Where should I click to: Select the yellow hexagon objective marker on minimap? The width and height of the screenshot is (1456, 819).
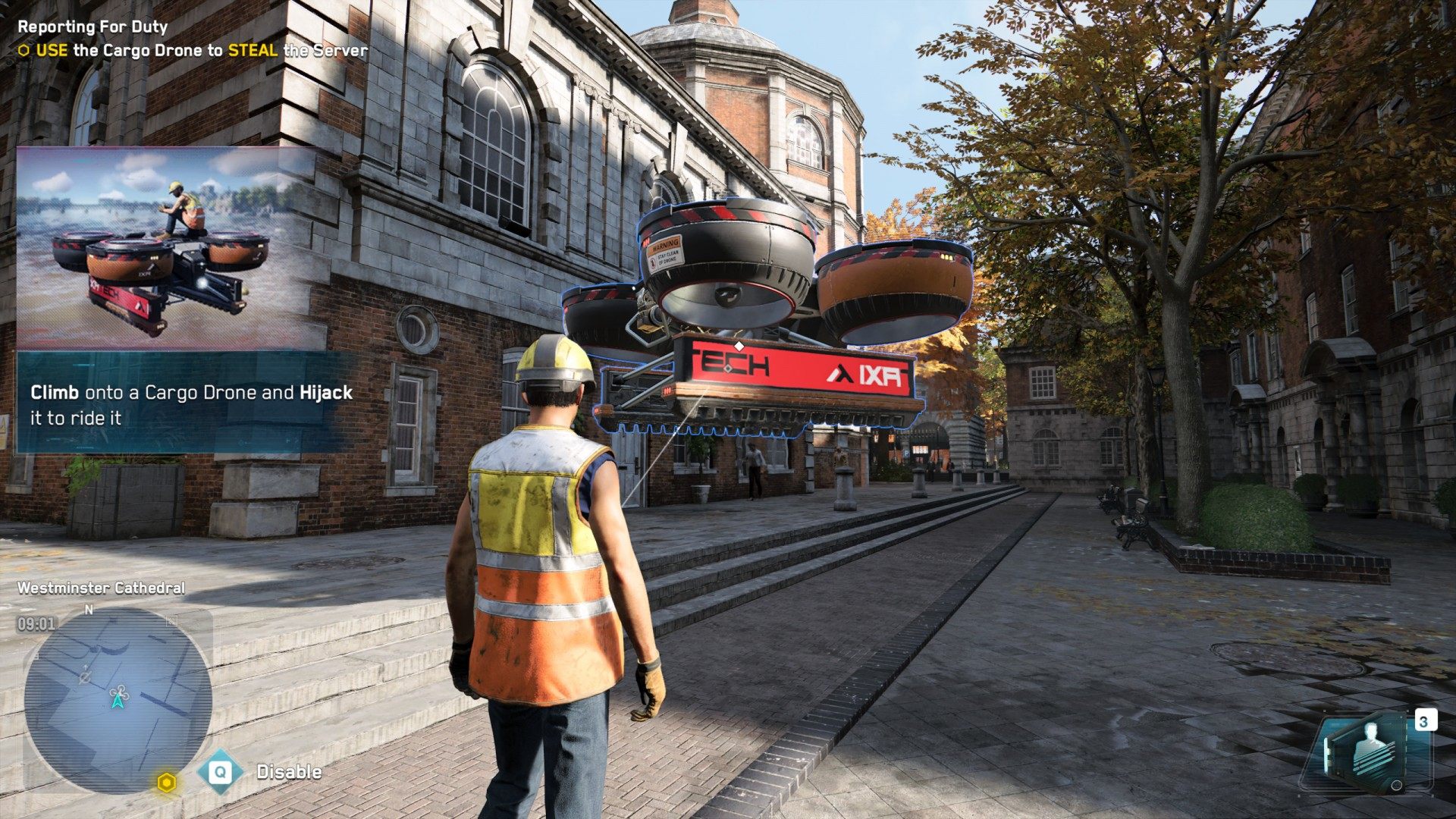(x=167, y=783)
